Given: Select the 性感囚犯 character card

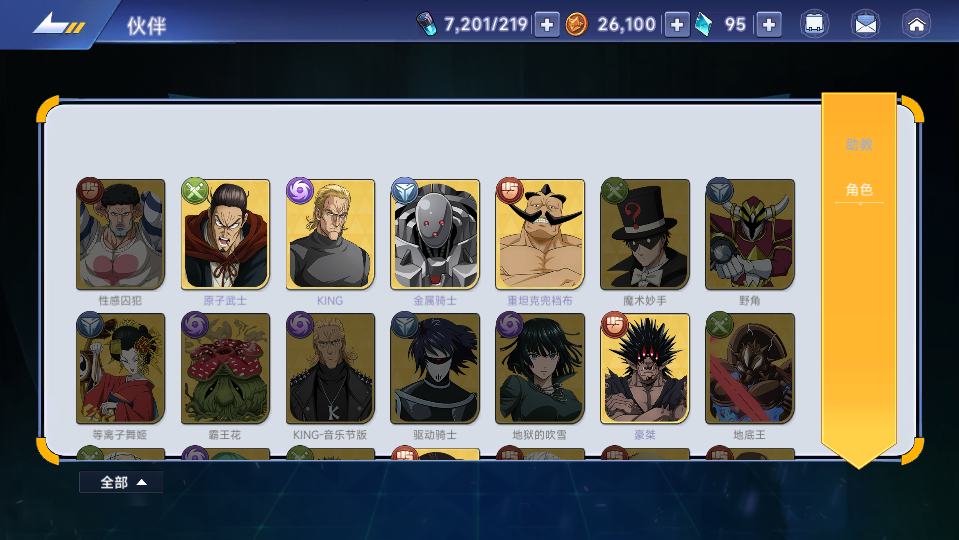Looking at the screenshot, I should [121, 235].
